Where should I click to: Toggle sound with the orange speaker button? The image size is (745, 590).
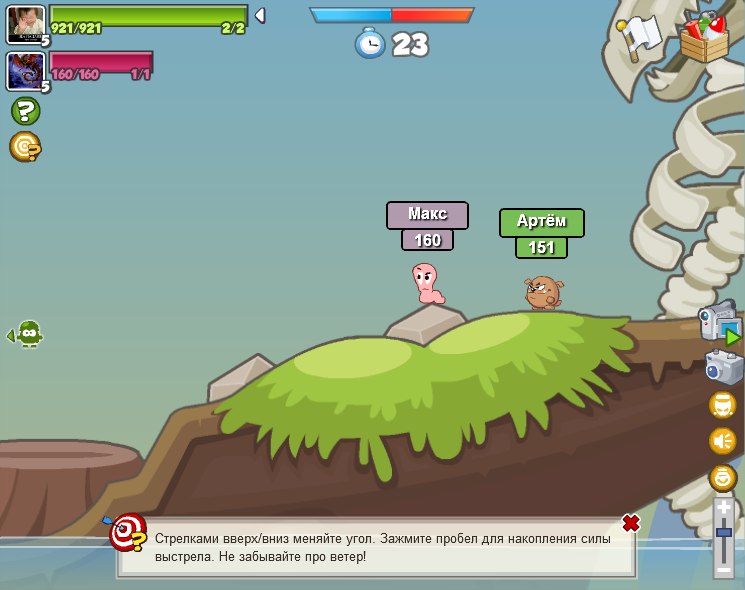coord(722,440)
